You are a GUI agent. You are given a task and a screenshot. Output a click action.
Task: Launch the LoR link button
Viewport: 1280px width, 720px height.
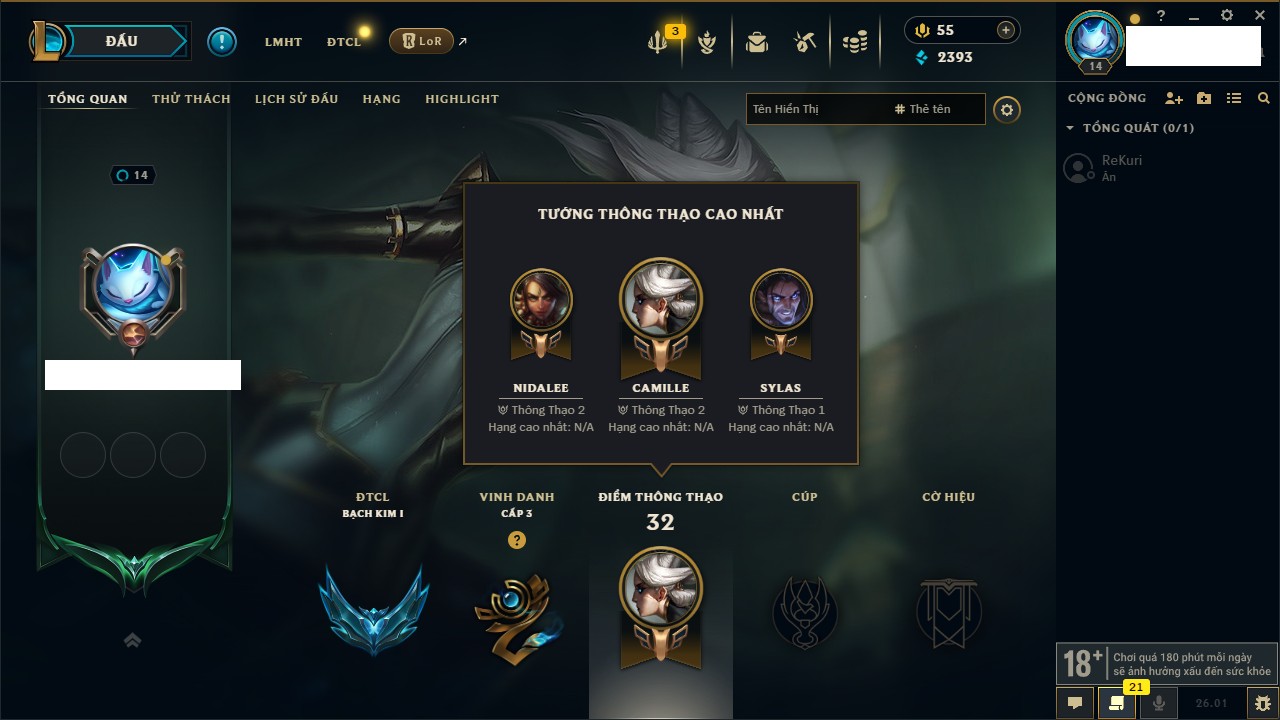tap(421, 41)
